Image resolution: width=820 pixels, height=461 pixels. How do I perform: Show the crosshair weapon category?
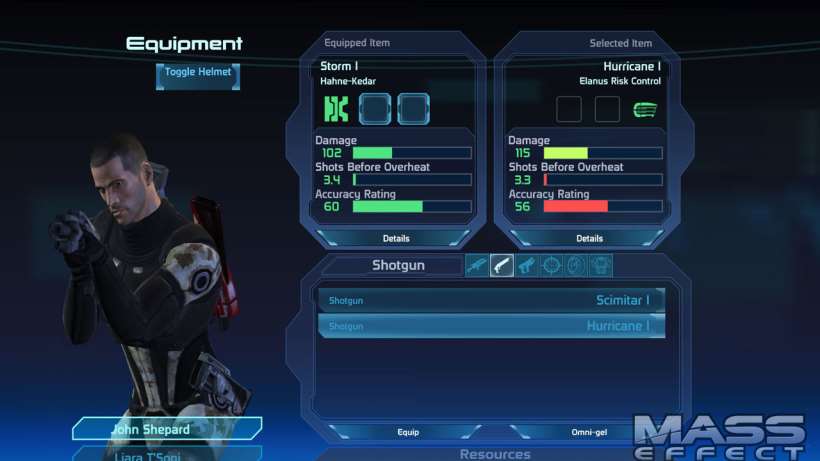click(x=551, y=265)
